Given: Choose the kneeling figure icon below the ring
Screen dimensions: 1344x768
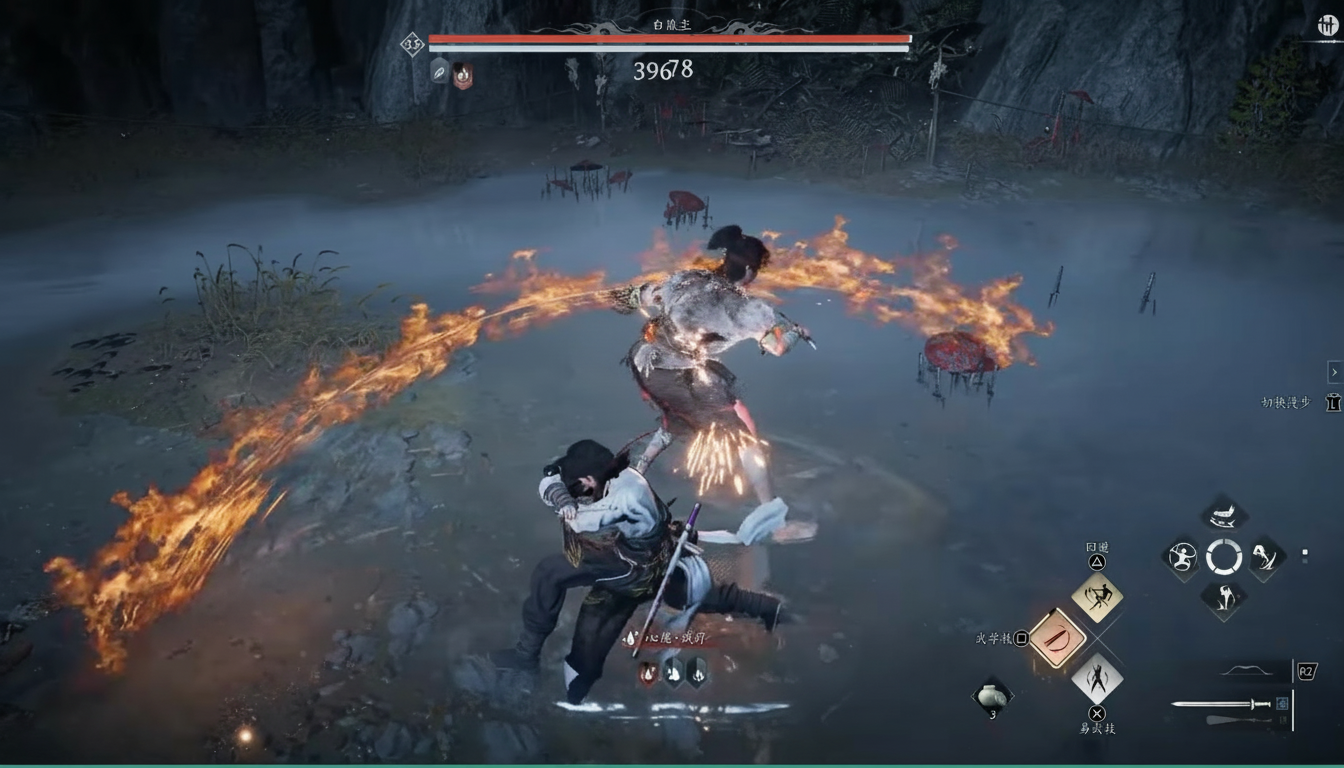Looking at the screenshot, I should (1222, 596).
